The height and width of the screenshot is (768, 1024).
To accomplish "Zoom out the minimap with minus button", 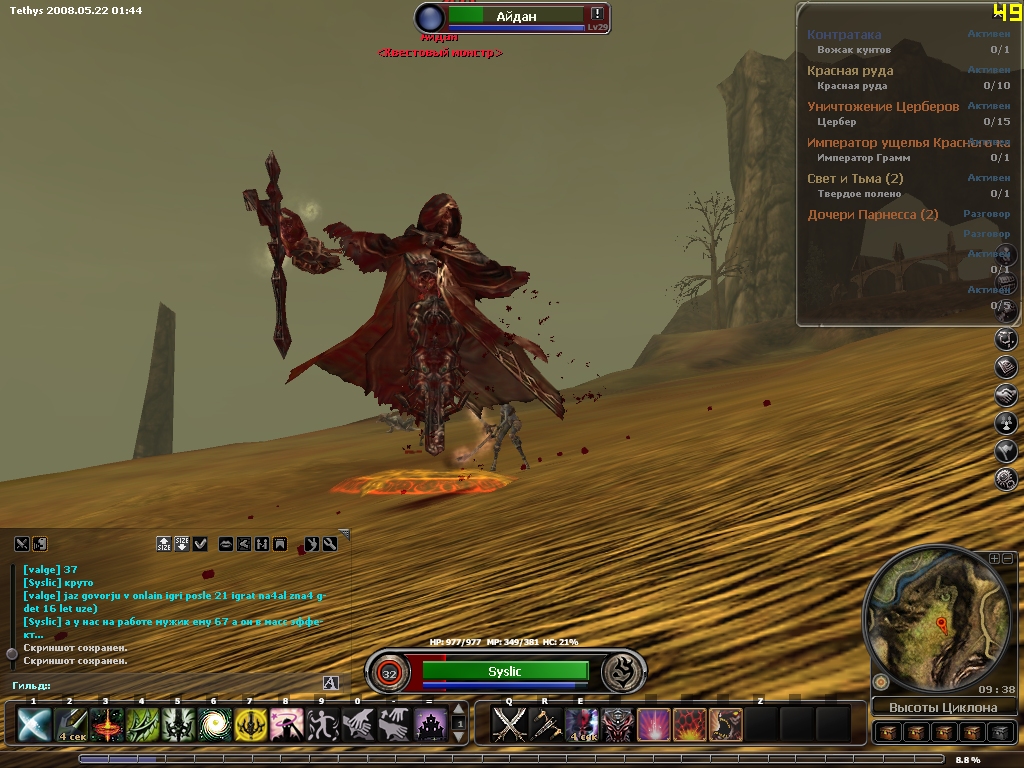I will 1008,558.
